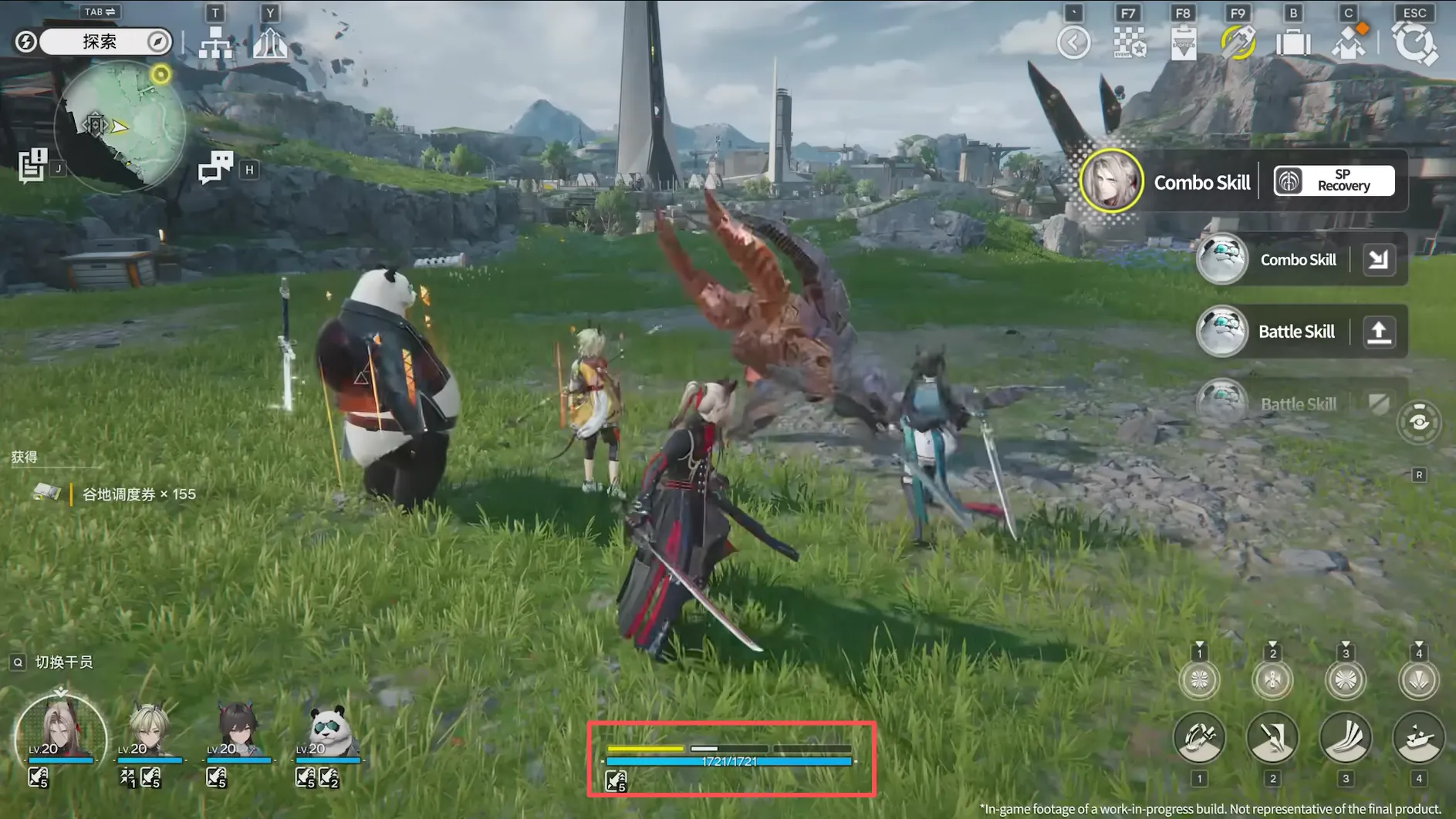This screenshot has width=1456, height=819.
Task: Open the inventory with the briefcase icon
Action: [x=1292, y=42]
